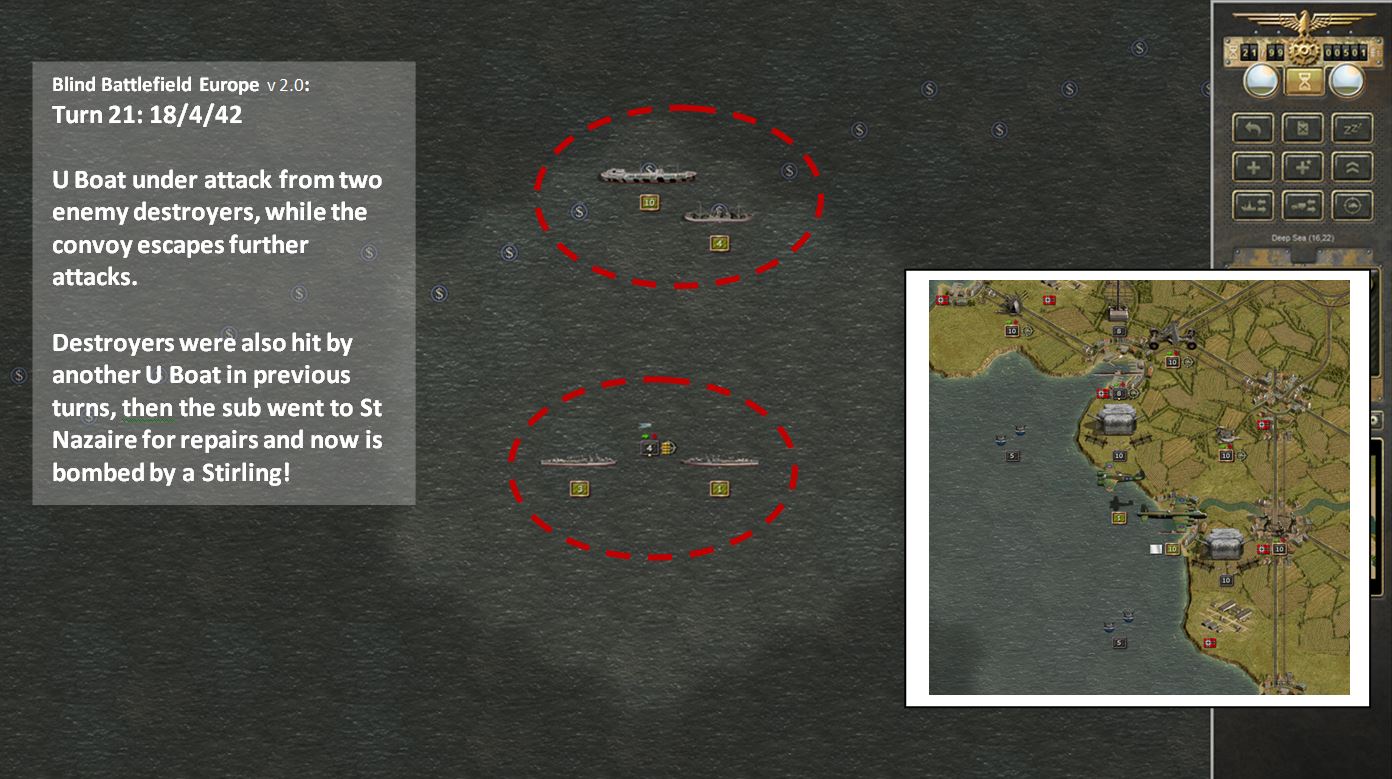Toggle the left round magnifier lens button
The image size is (1392, 779).
(1259, 80)
